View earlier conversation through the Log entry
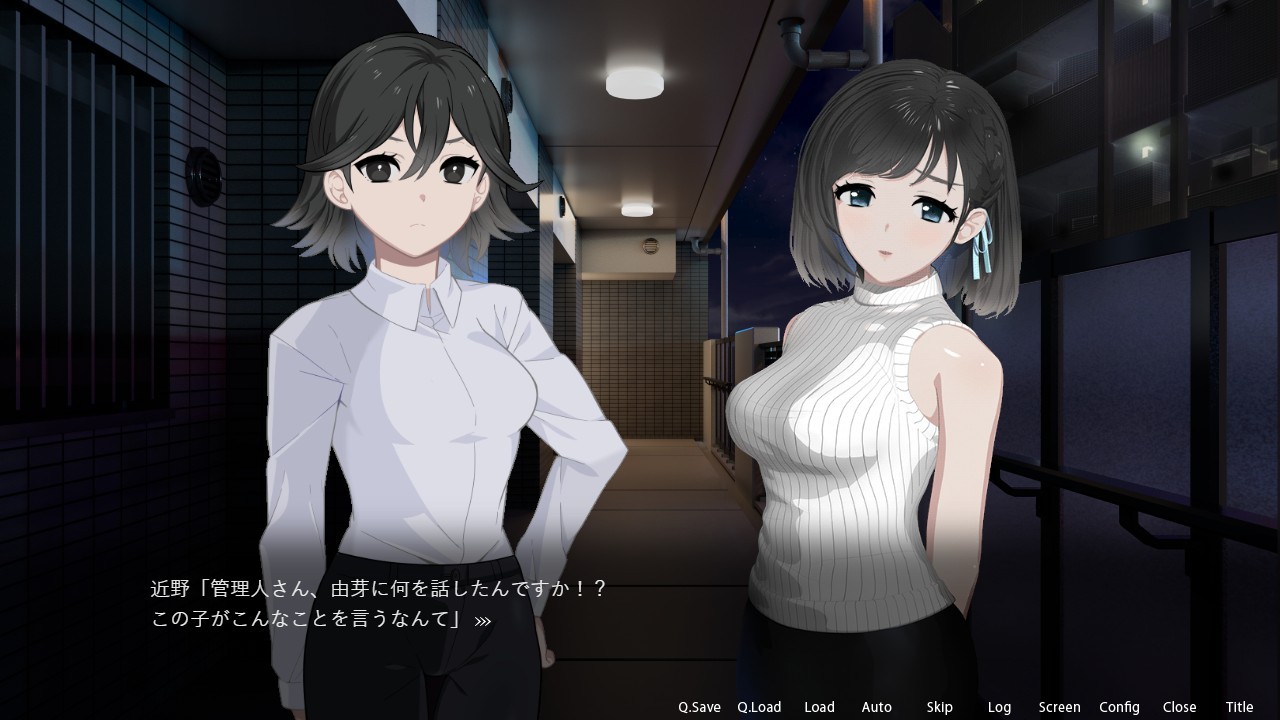1280x720 pixels. click(x=1000, y=707)
